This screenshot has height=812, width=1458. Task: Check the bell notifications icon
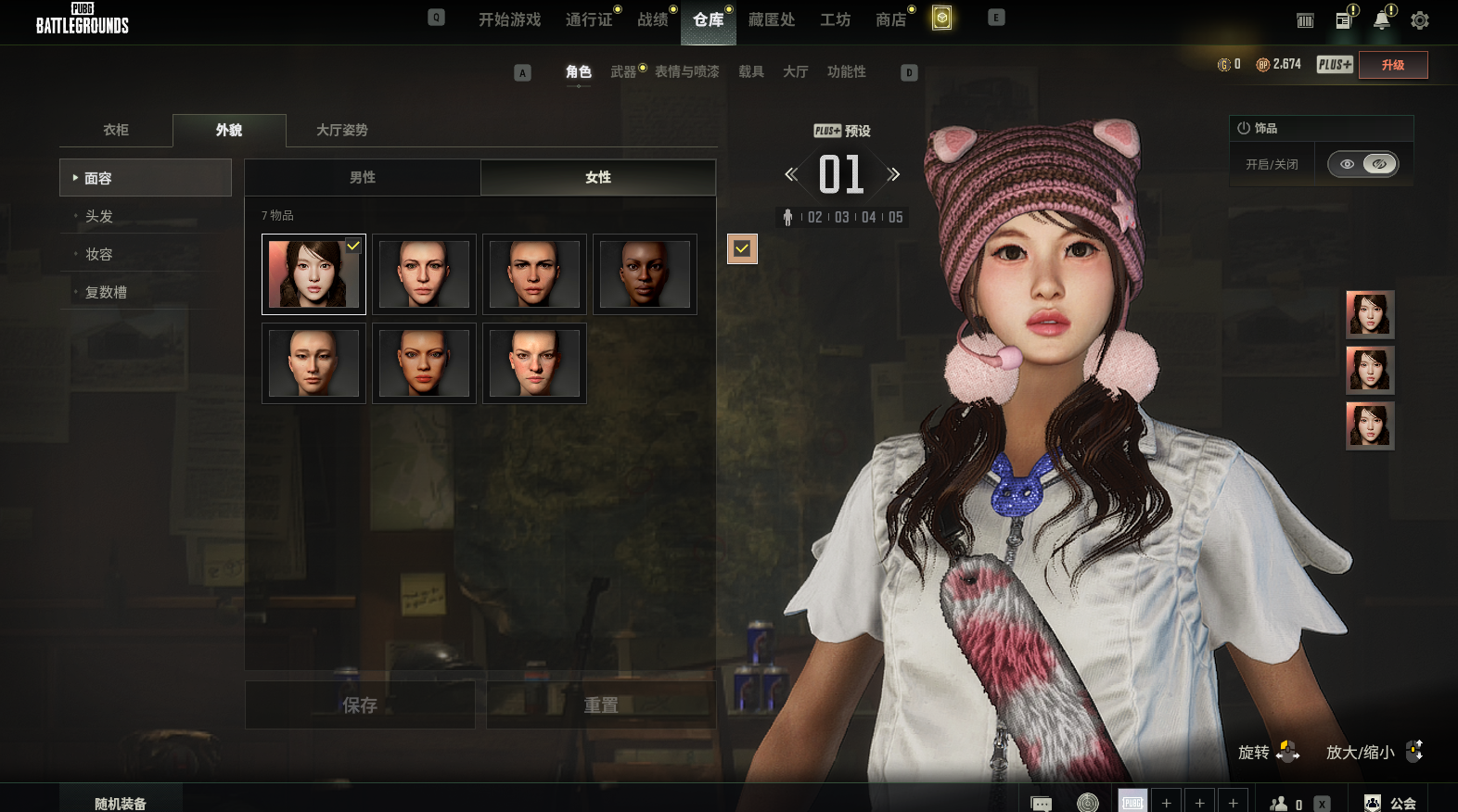[x=1382, y=20]
